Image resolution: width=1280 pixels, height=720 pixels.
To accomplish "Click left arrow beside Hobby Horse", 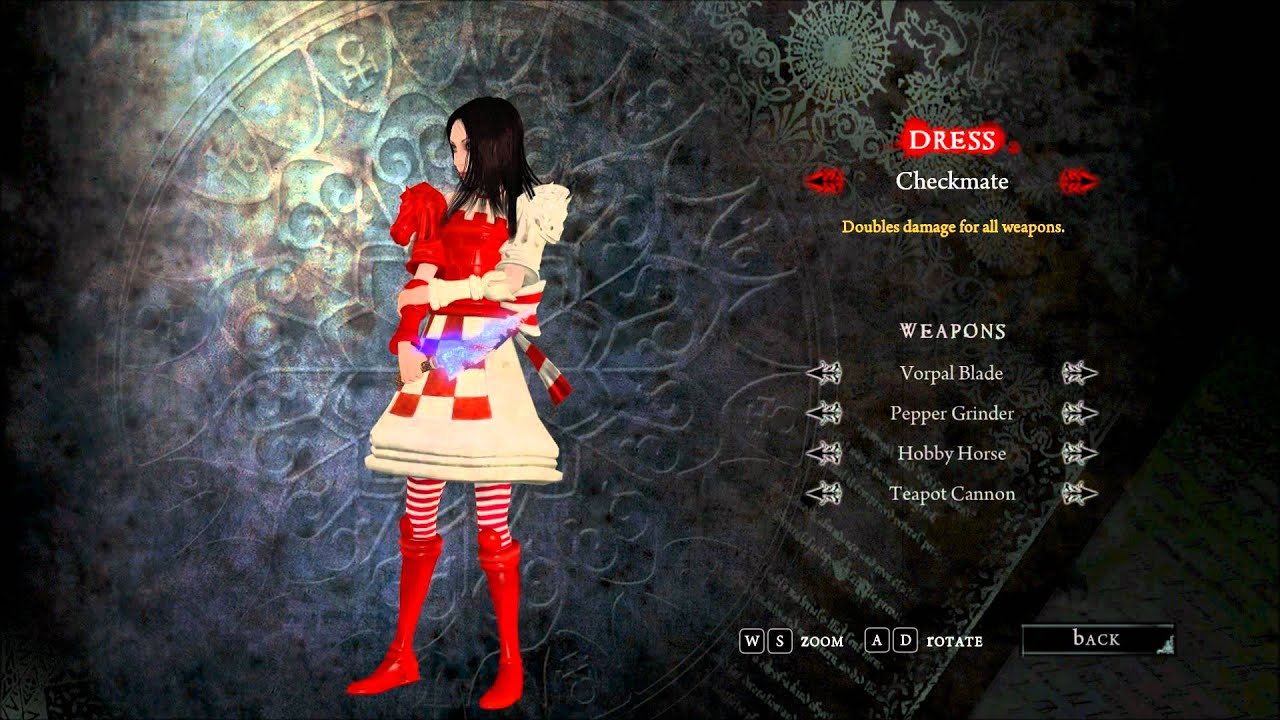I will (x=825, y=453).
